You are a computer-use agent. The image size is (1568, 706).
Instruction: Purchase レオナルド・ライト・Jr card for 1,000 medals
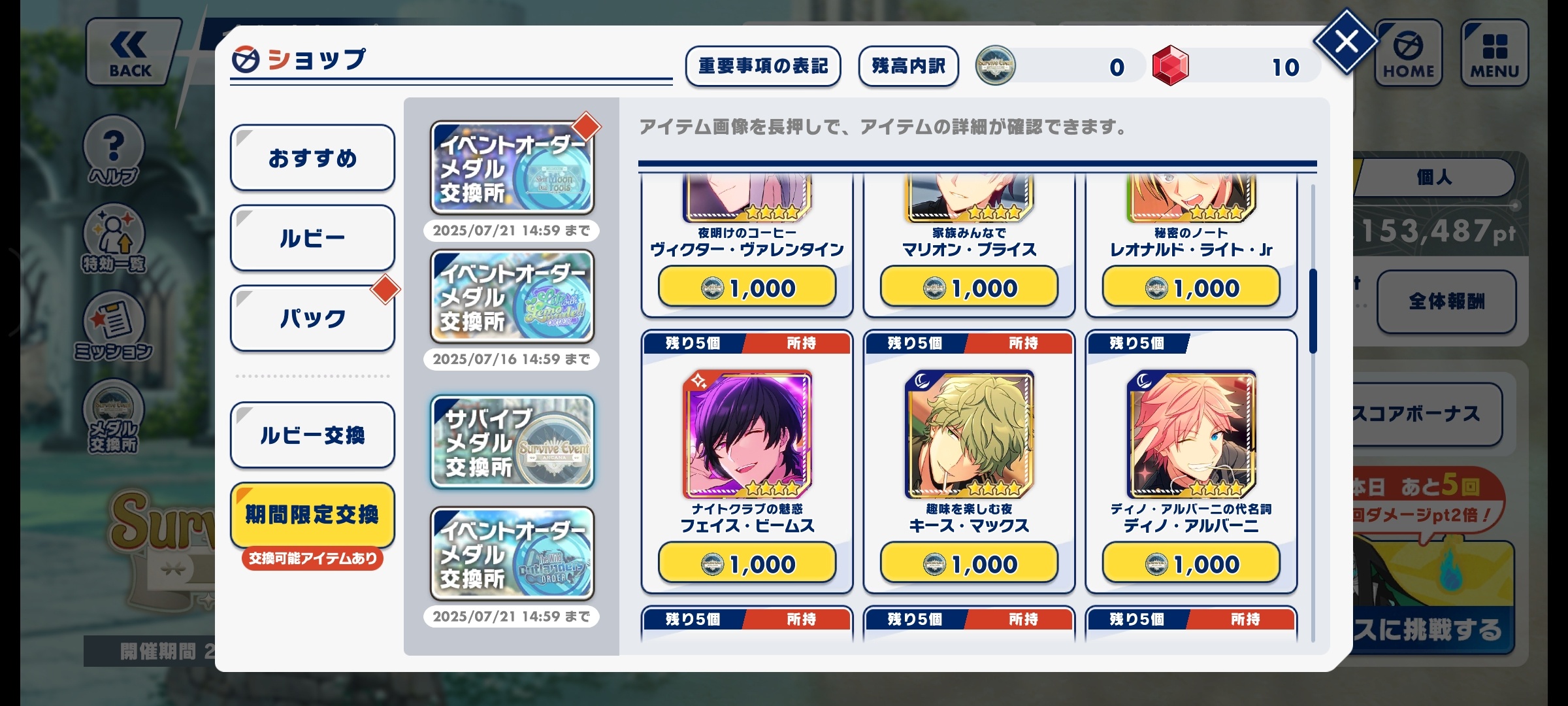1191,288
